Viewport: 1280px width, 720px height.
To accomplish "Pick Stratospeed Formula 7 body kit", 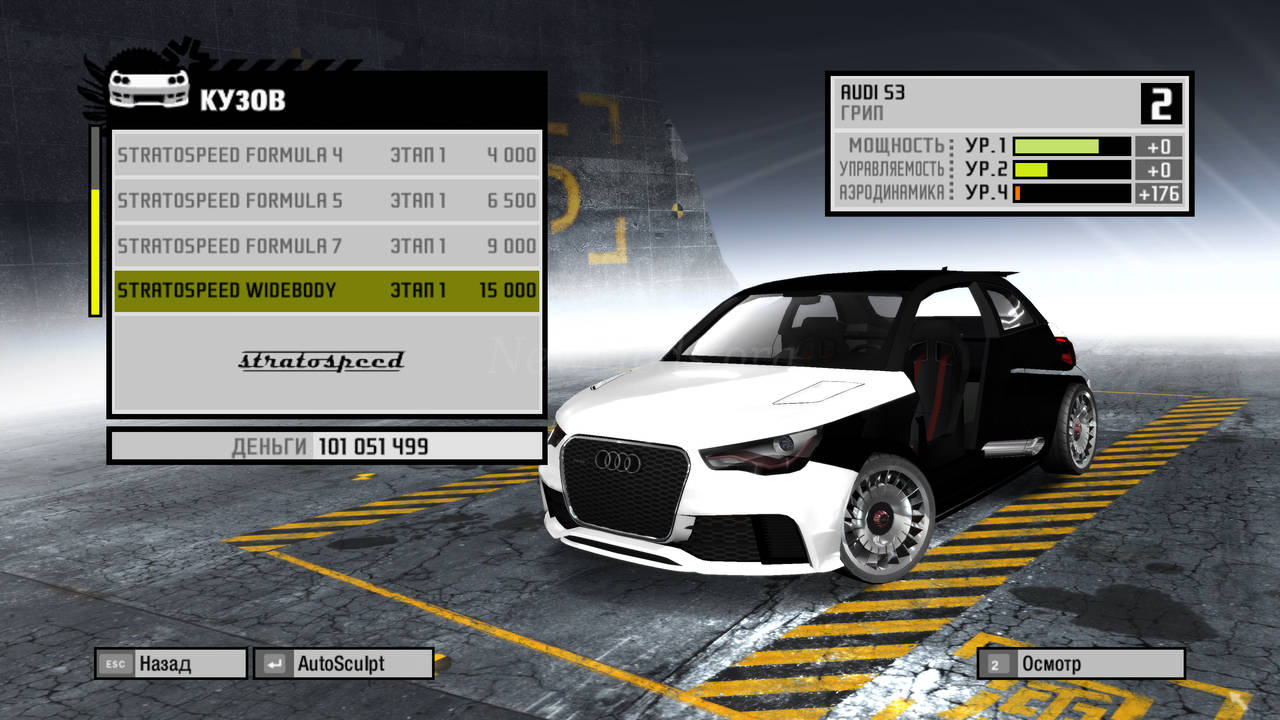I will (327, 245).
